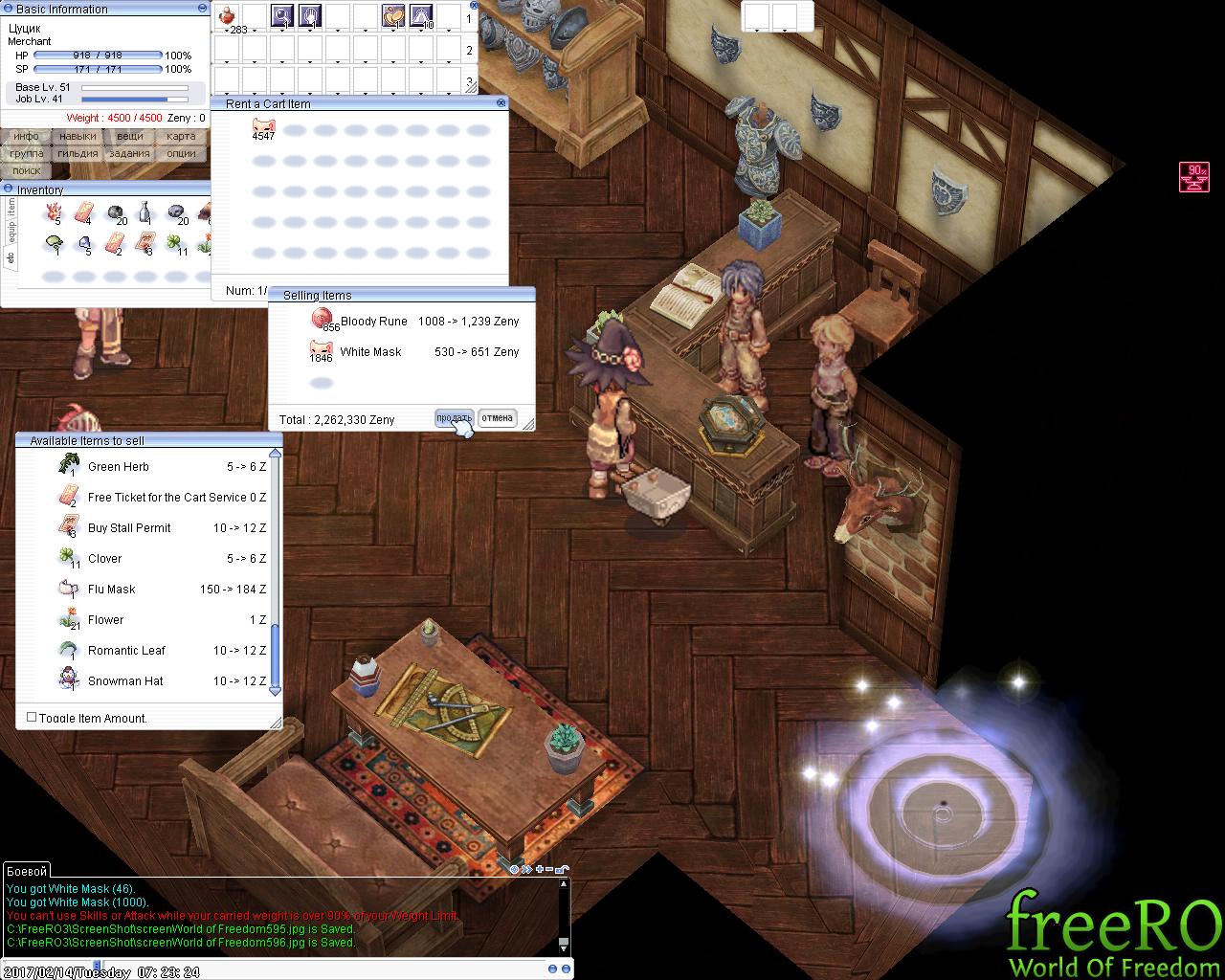Close the Rent a Cart Item window
Viewport: 1225px width, 980px height.
[501, 102]
